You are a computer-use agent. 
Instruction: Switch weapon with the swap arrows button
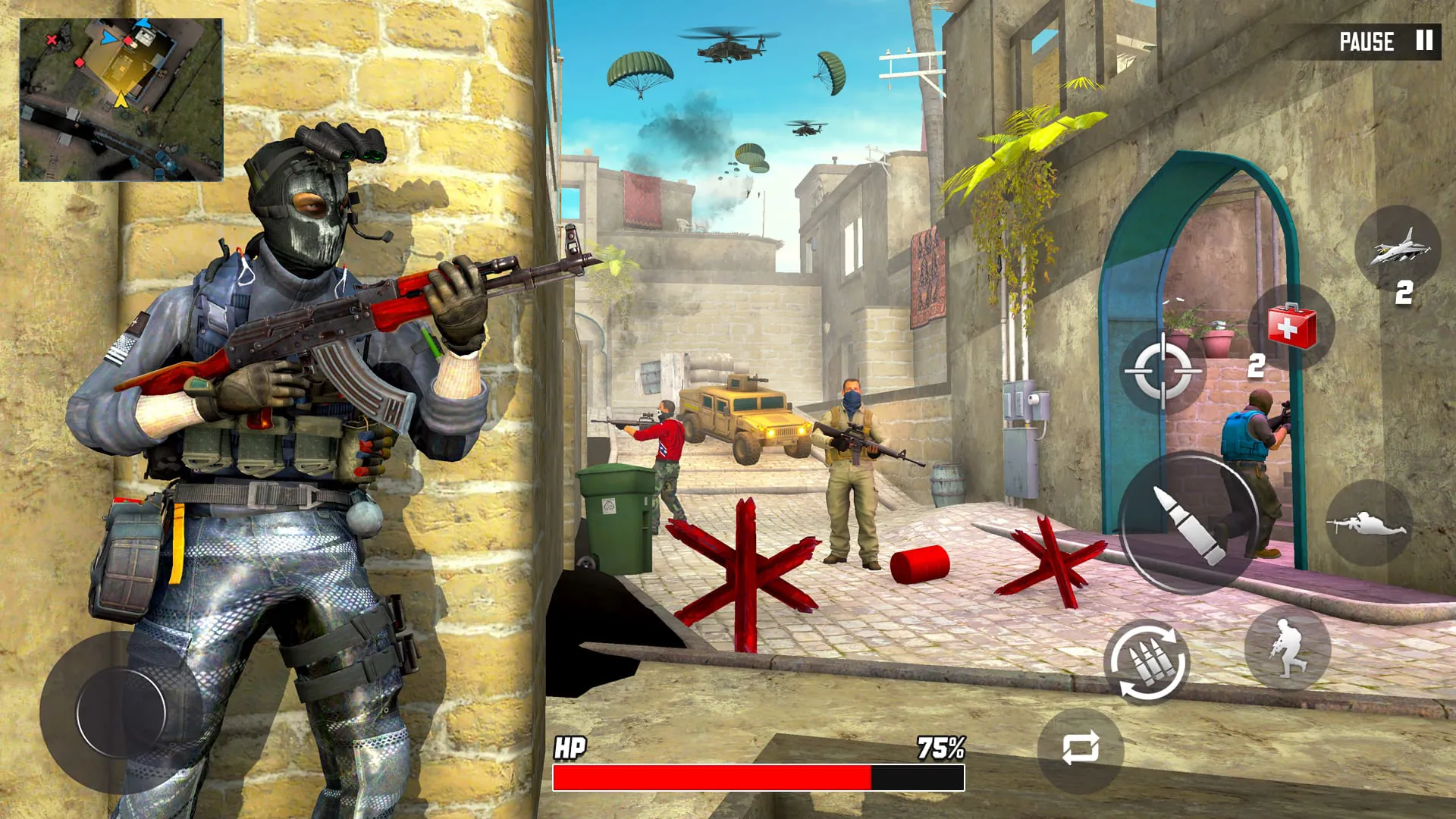tap(1080, 748)
